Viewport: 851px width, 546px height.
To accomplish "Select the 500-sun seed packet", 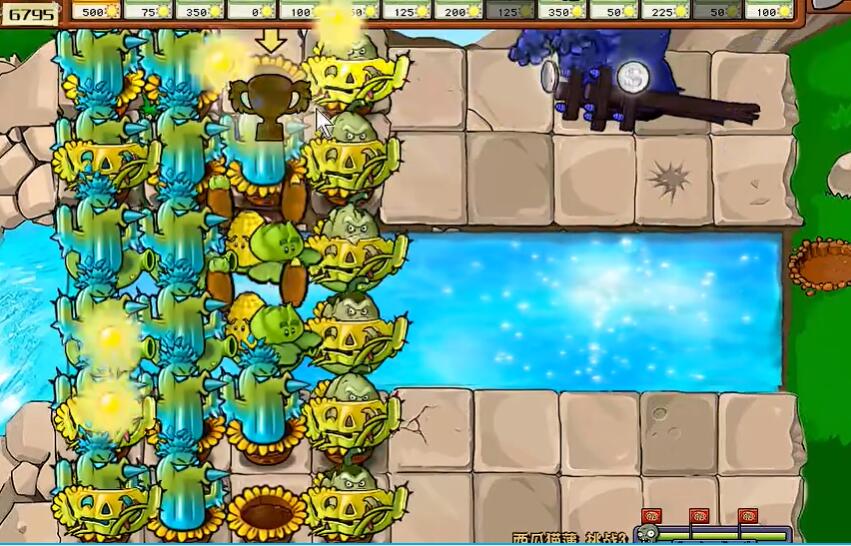I will [97, 11].
